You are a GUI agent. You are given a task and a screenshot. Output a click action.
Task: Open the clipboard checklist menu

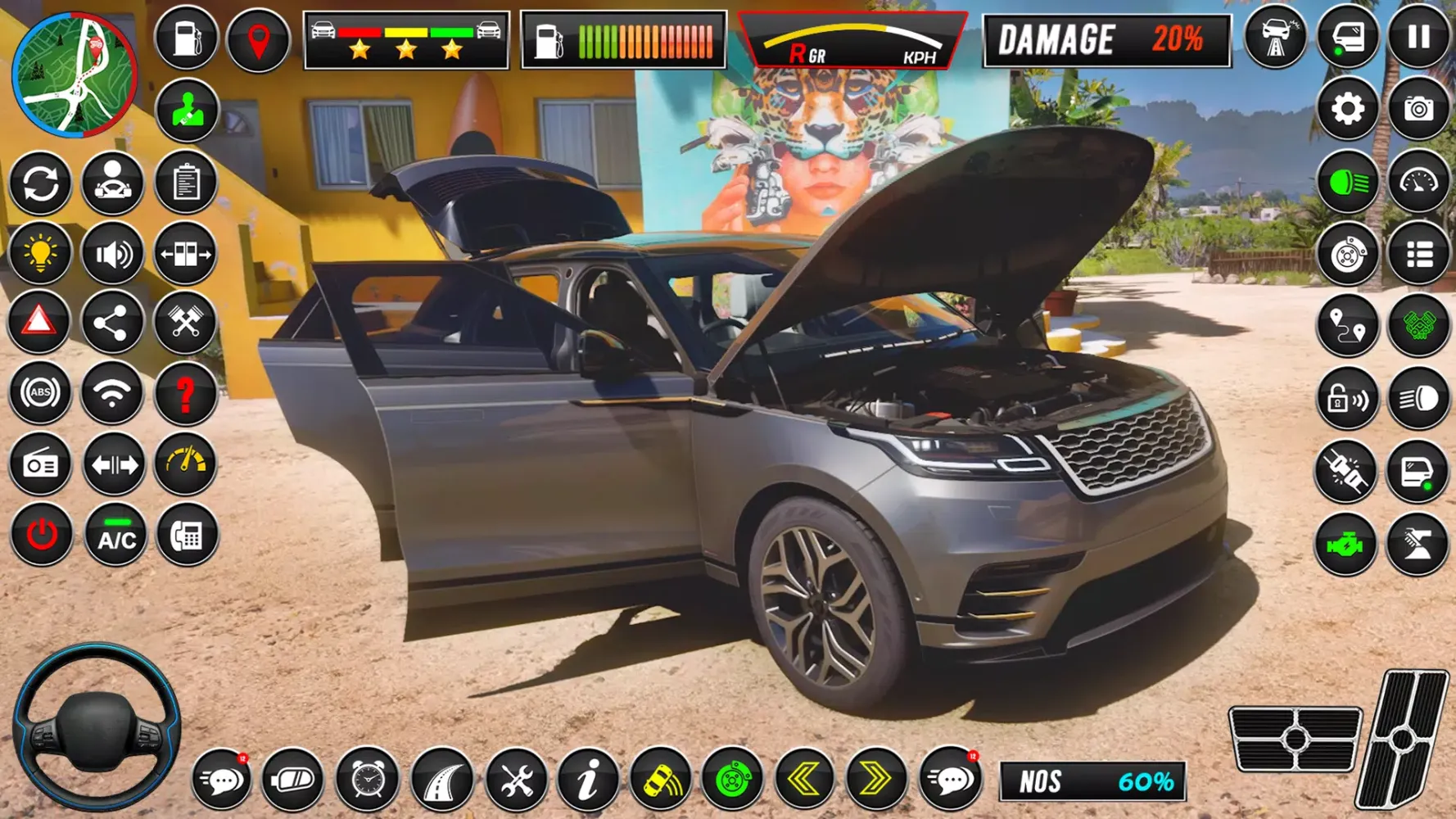pos(186,183)
